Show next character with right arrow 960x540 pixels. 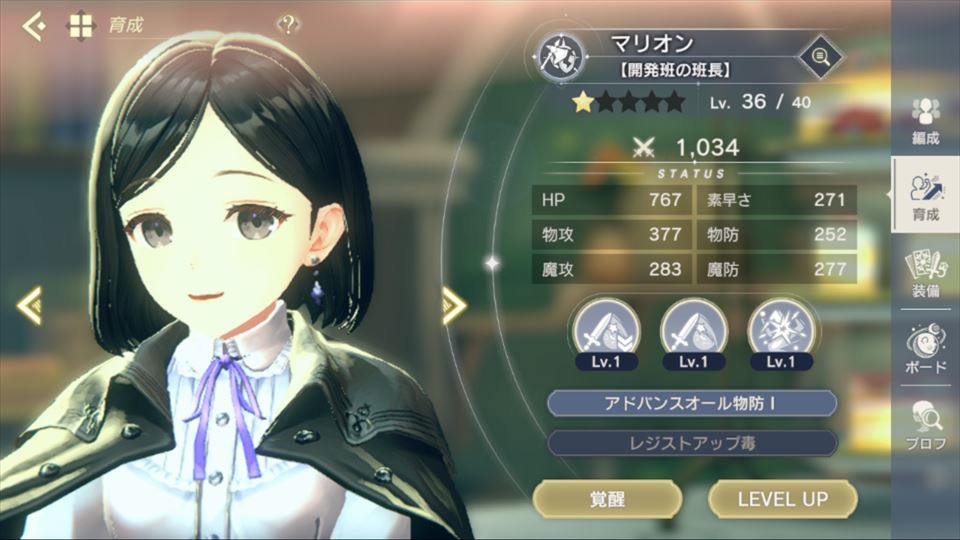click(x=454, y=306)
